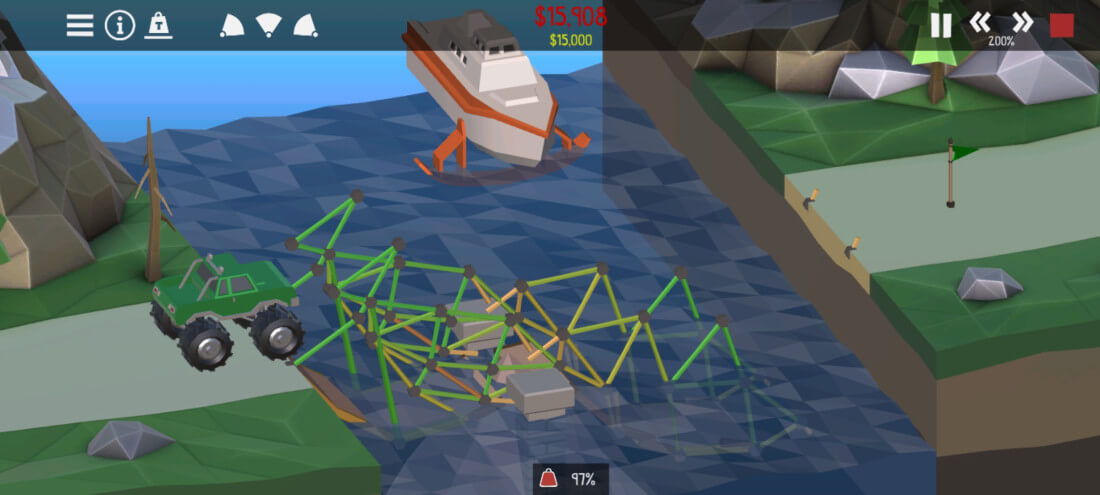Choose the center fan-shaped camera view
The height and width of the screenshot is (495, 1100).
coord(268,26)
